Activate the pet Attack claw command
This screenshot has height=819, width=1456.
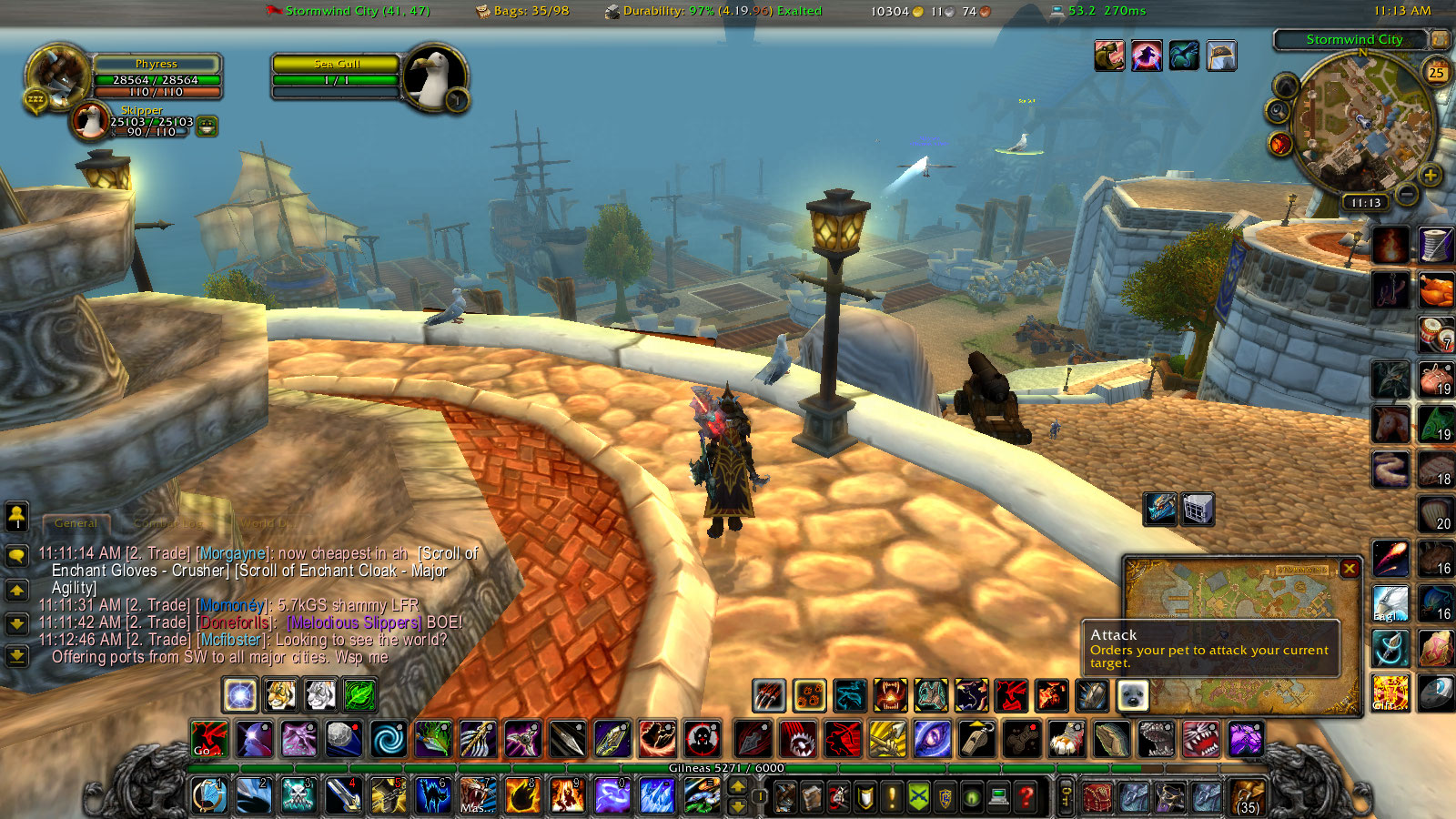pyautogui.click(x=769, y=696)
